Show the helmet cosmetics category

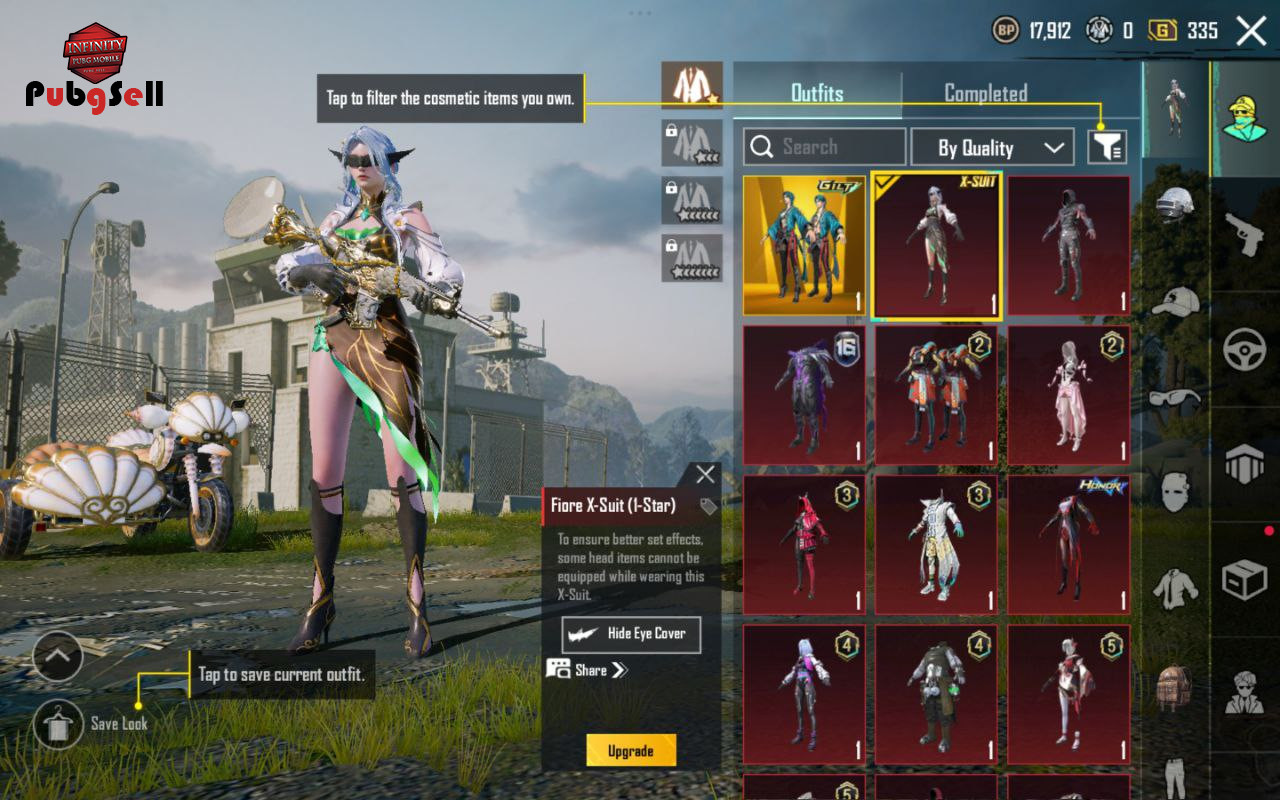pos(1174,205)
